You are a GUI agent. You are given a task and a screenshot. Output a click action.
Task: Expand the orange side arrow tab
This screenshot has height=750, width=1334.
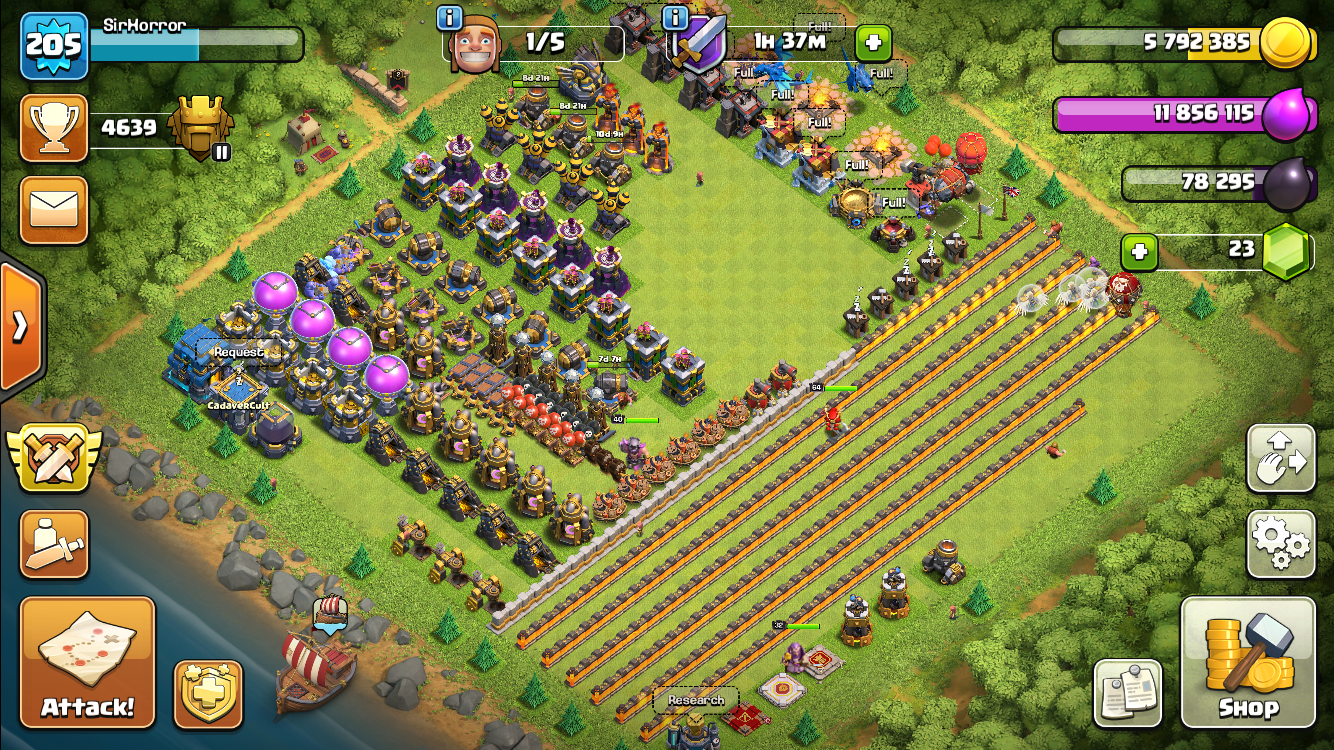pyautogui.click(x=20, y=326)
